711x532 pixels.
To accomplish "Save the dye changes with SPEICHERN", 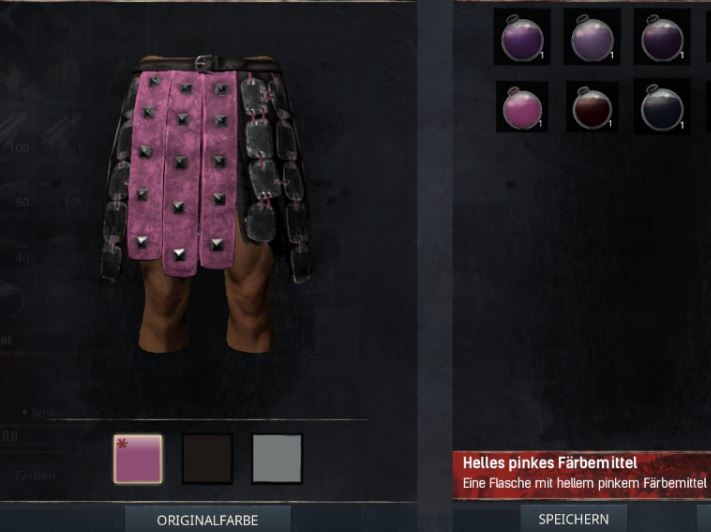I will click(573, 519).
